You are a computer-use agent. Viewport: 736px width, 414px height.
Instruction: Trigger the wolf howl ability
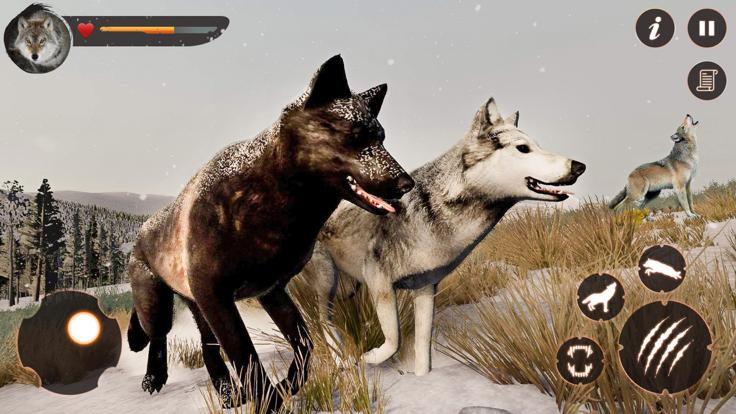point(600,297)
